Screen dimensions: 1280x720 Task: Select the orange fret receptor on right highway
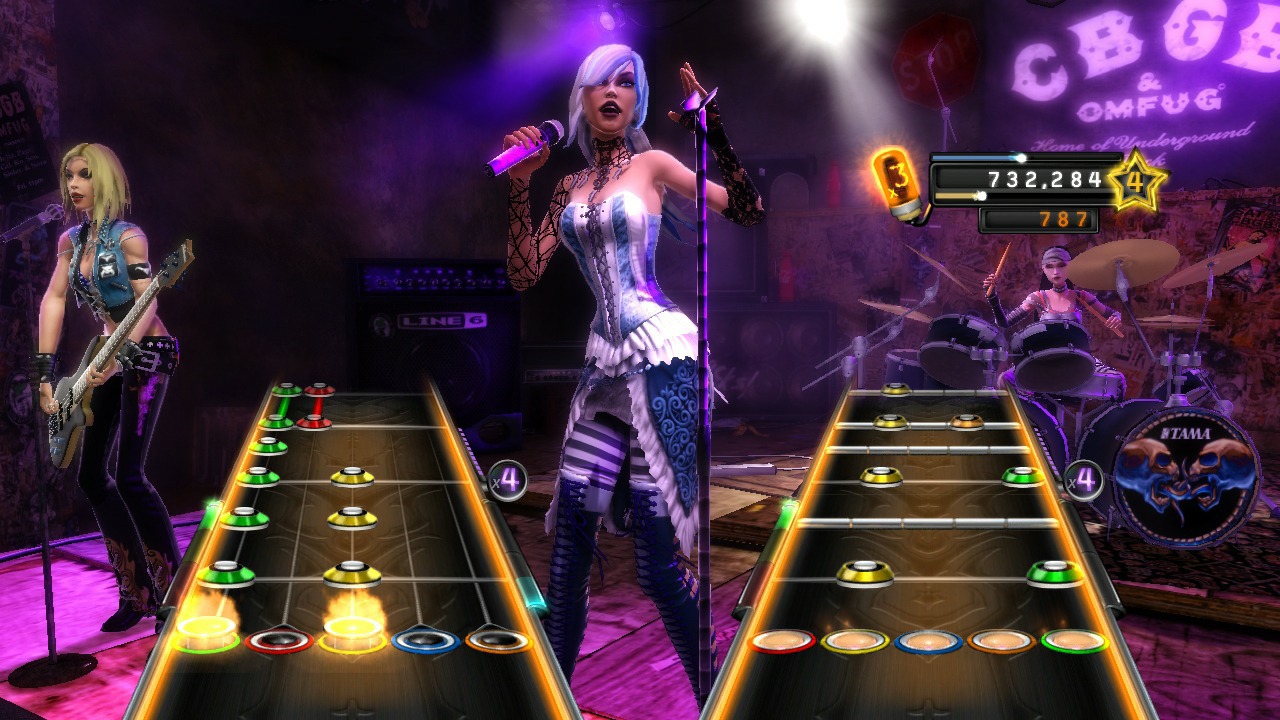pos(1000,643)
